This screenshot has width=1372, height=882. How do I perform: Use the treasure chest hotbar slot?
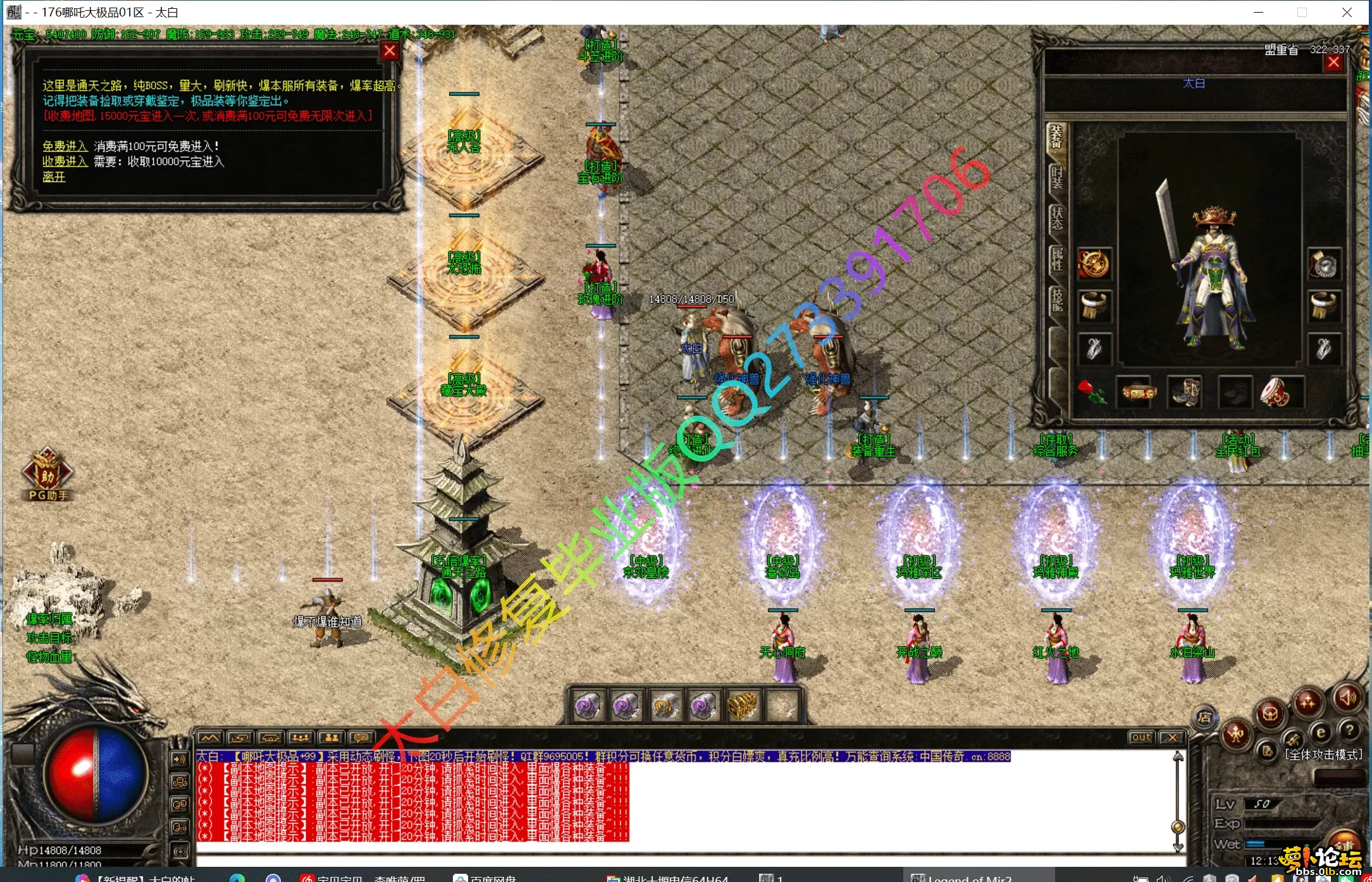click(x=741, y=705)
